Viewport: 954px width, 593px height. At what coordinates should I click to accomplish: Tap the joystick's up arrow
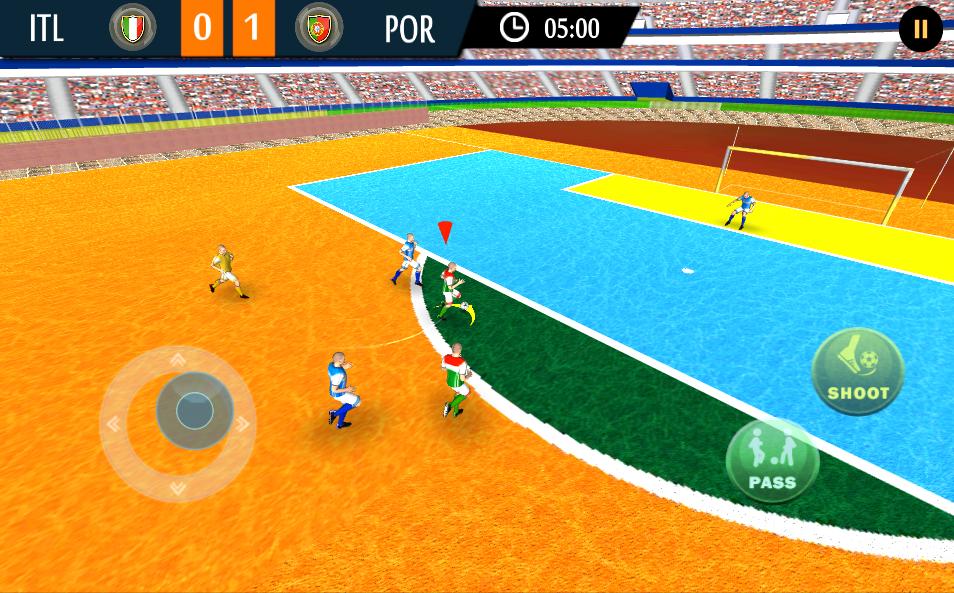177,359
